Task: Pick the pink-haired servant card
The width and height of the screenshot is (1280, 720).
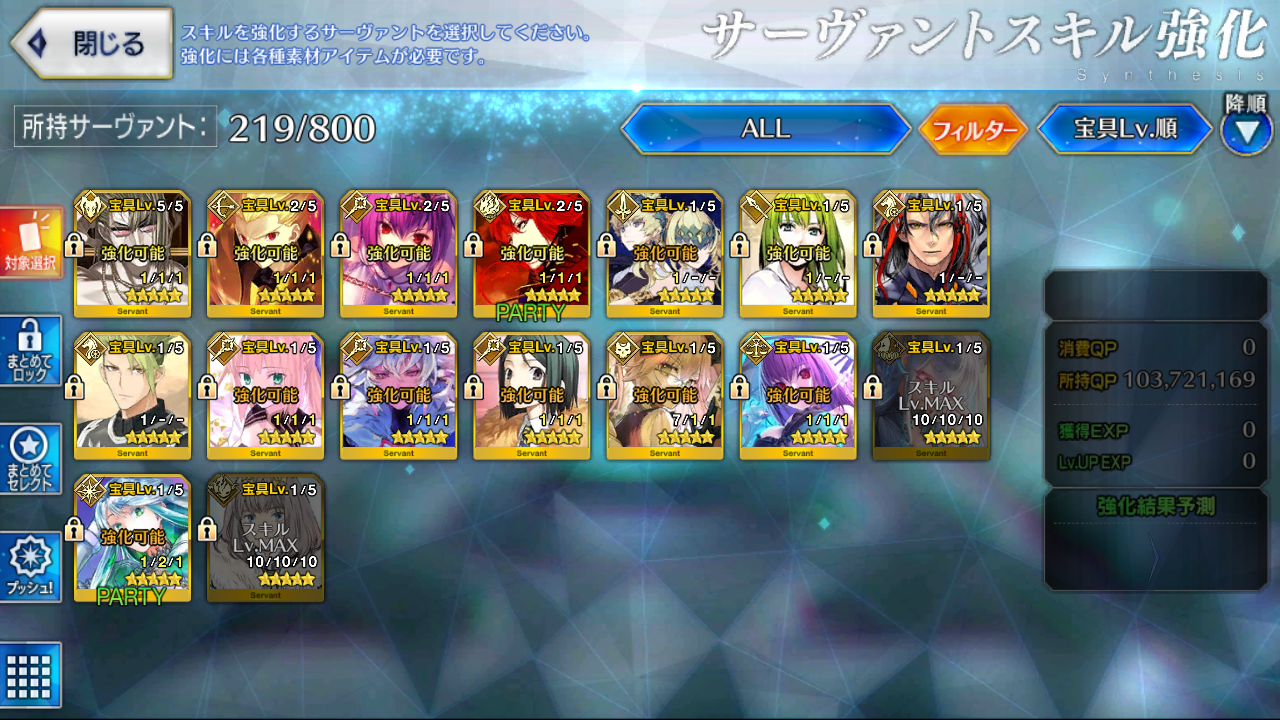Action: click(265, 396)
